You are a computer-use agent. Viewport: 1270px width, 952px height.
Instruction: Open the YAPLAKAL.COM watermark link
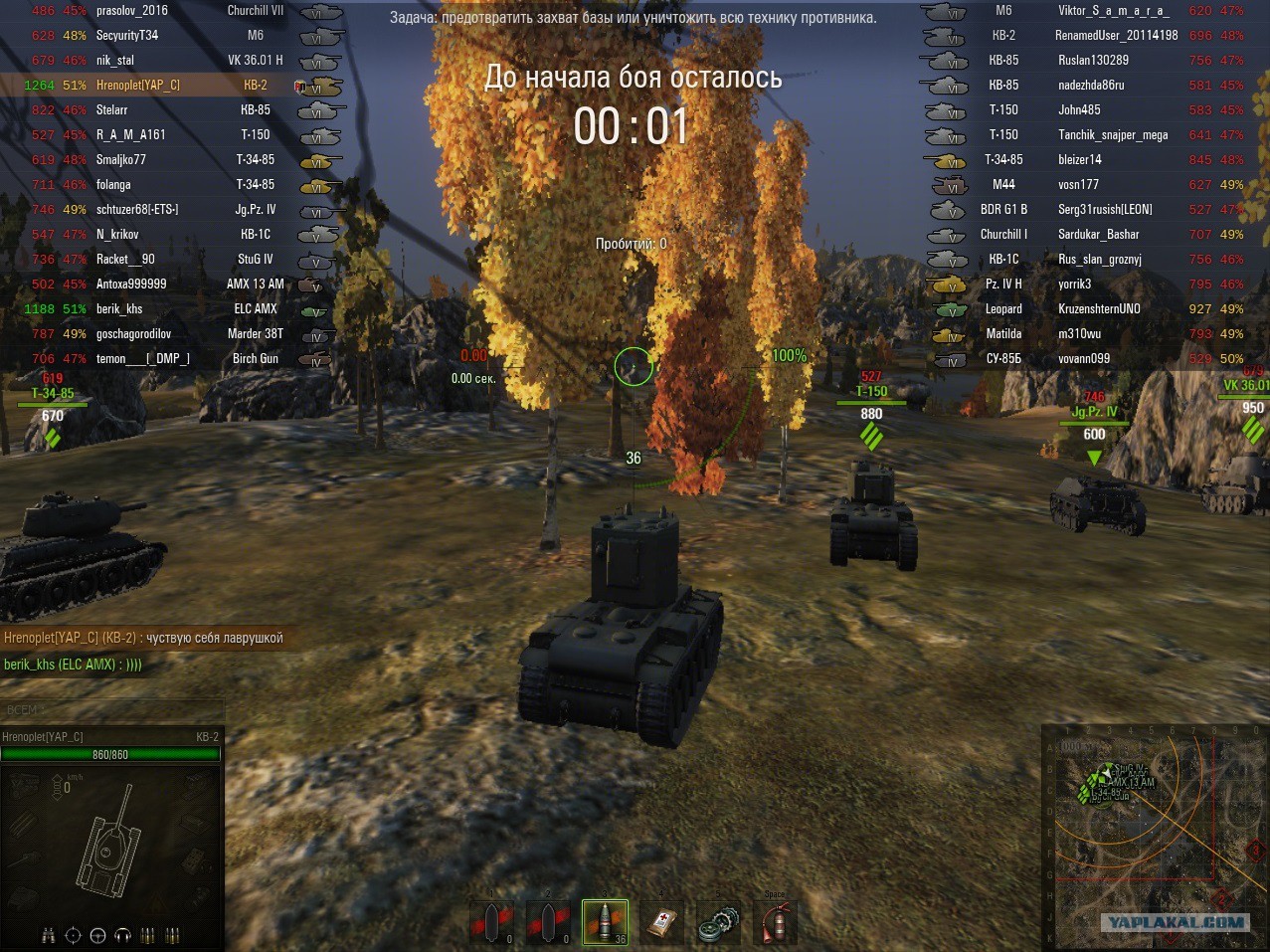pos(1175,922)
